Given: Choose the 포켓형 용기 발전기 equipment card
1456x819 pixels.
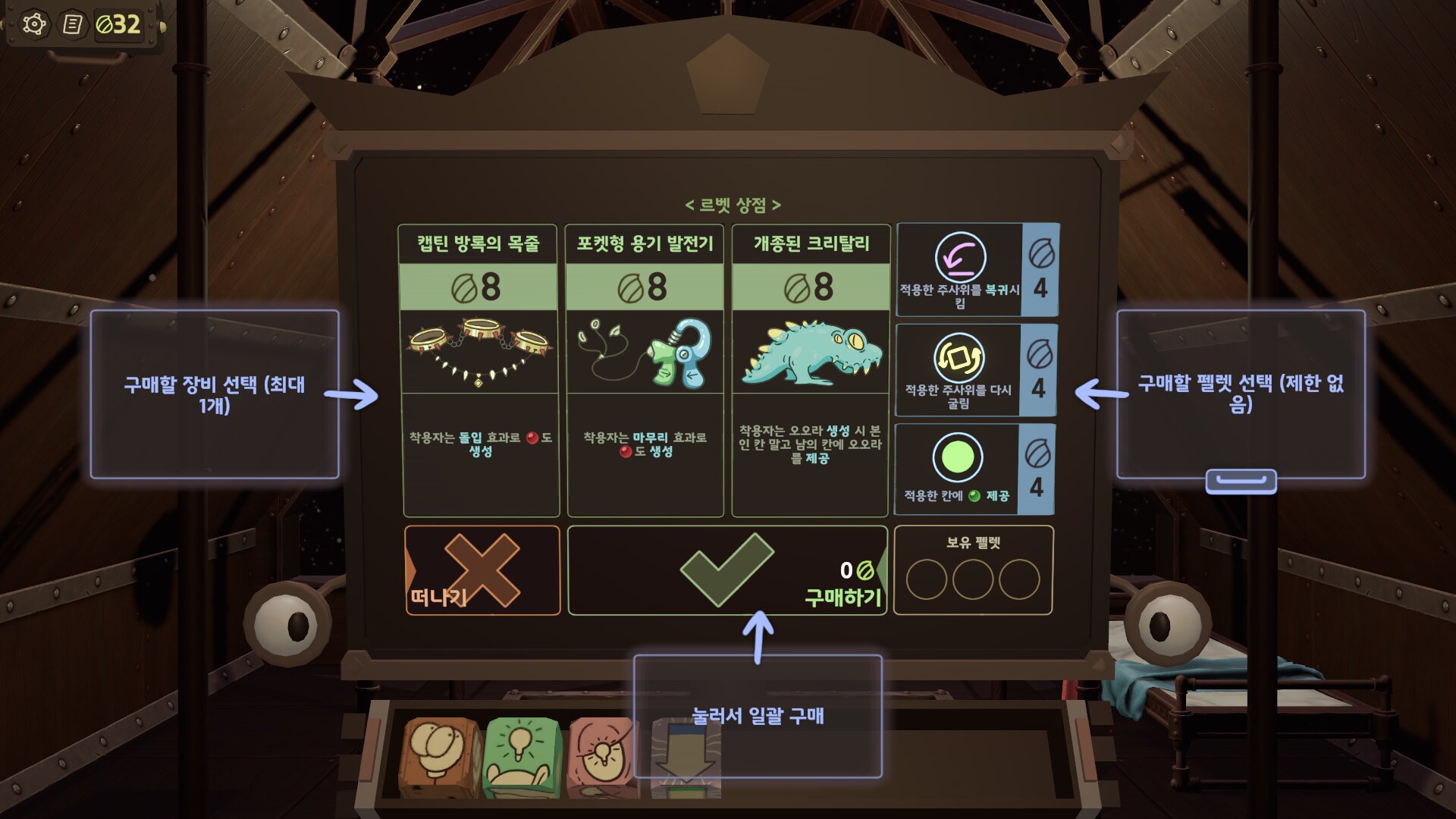Looking at the screenshot, I should [645, 370].
